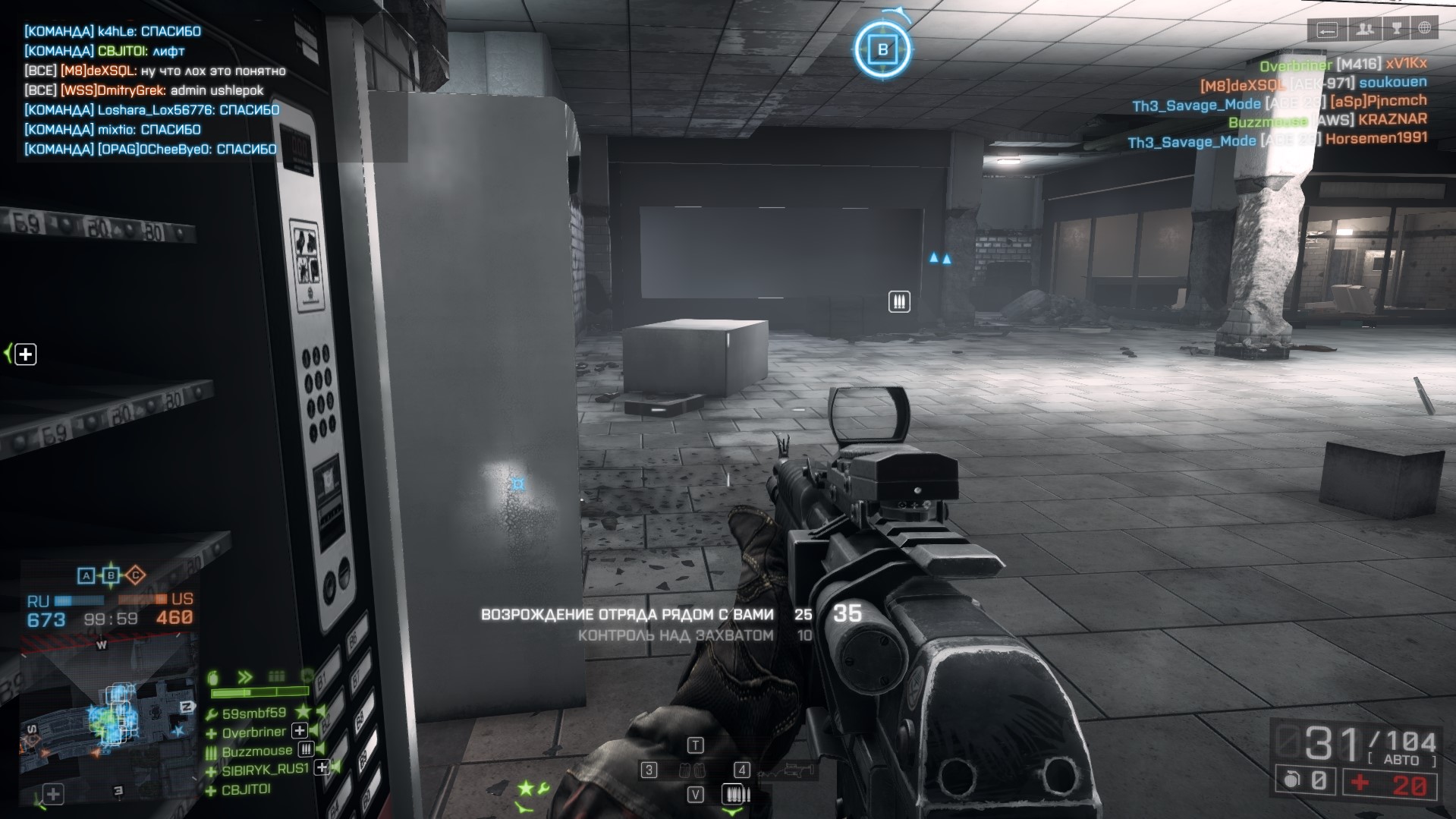This screenshot has width=1456, height=819.
Task: Select squad member SIBIRYK_RUS1
Action: click(265, 770)
